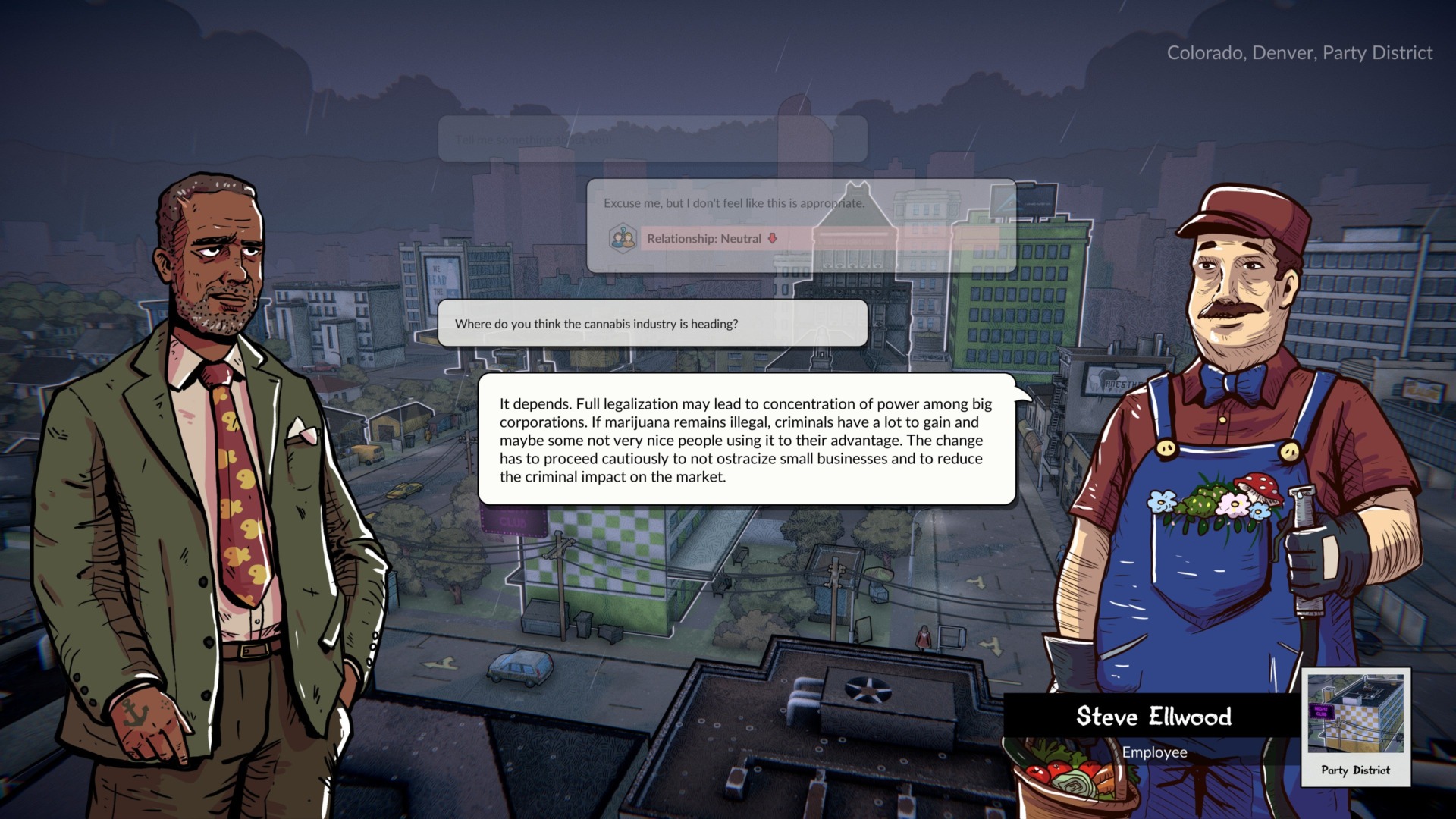Select the faded "Tell me something about you" option
1456x819 pixels.
tap(652, 140)
